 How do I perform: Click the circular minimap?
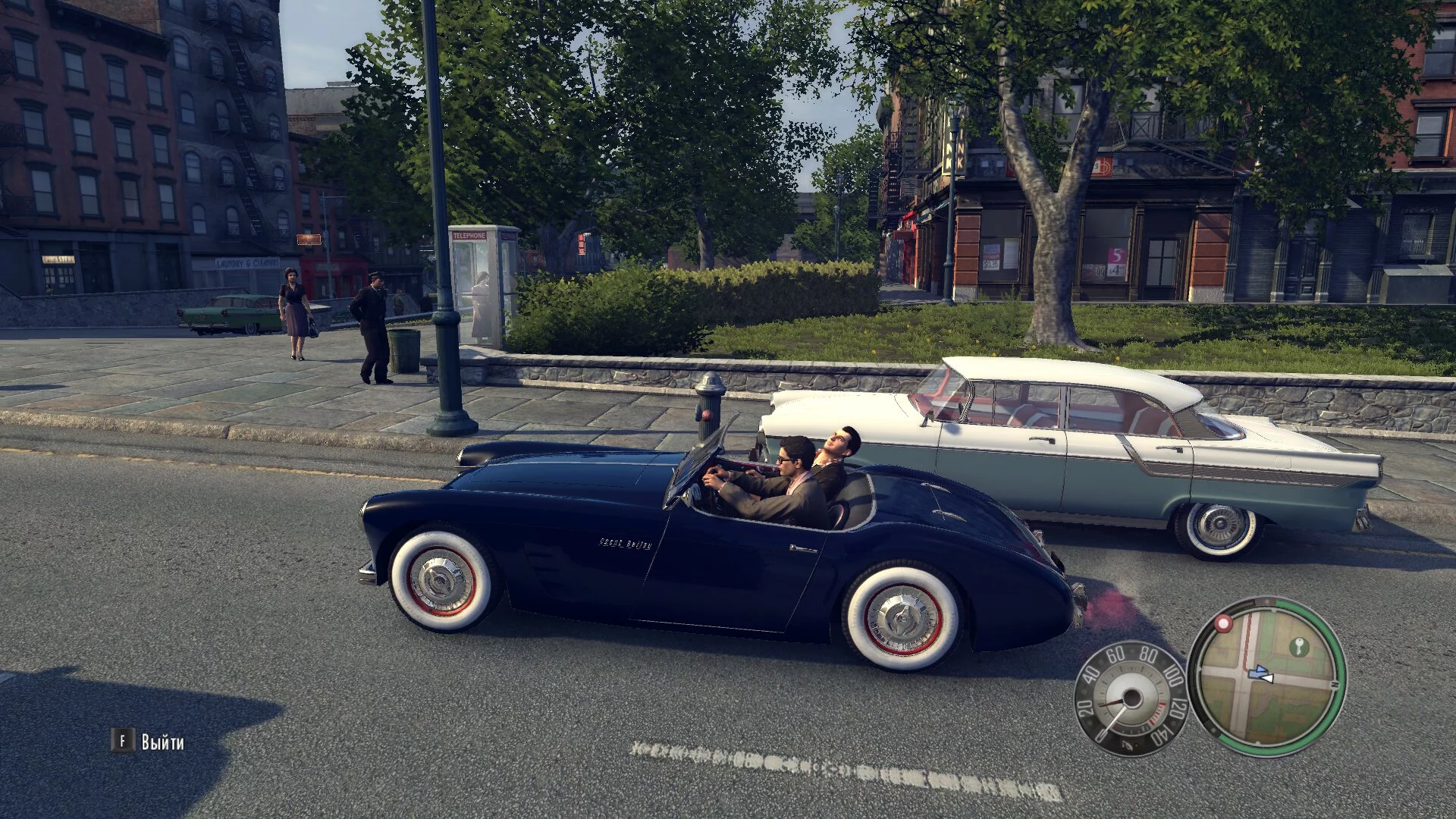pos(1267,677)
